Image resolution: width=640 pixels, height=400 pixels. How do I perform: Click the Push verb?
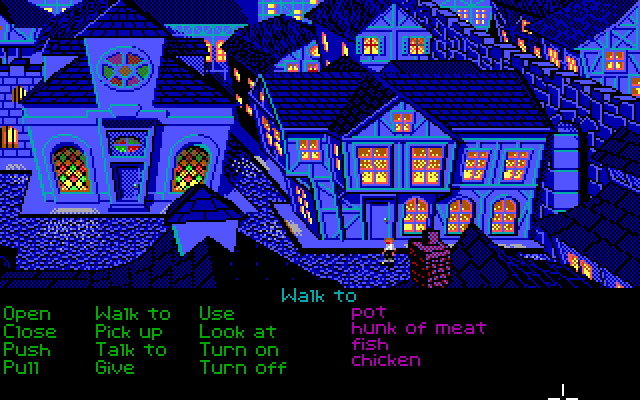point(26,349)
